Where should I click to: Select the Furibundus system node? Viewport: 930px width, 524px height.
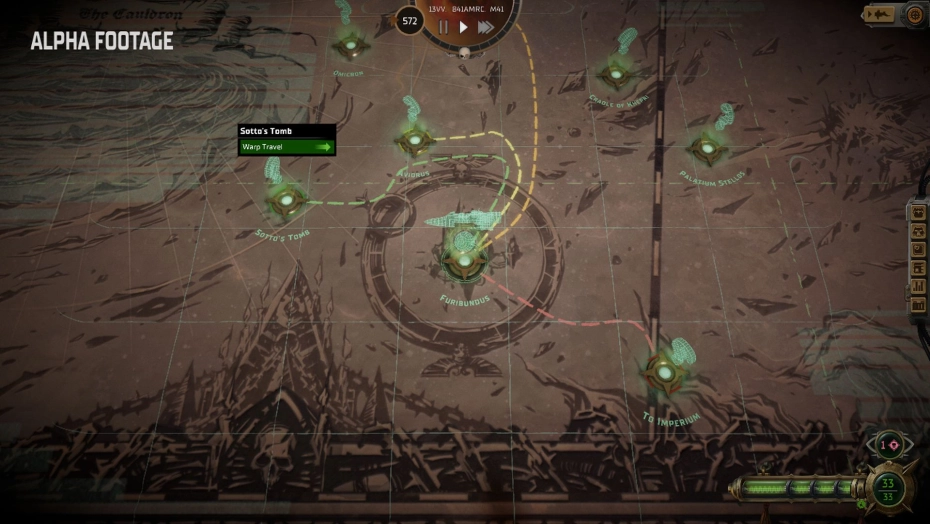[465, 260]
